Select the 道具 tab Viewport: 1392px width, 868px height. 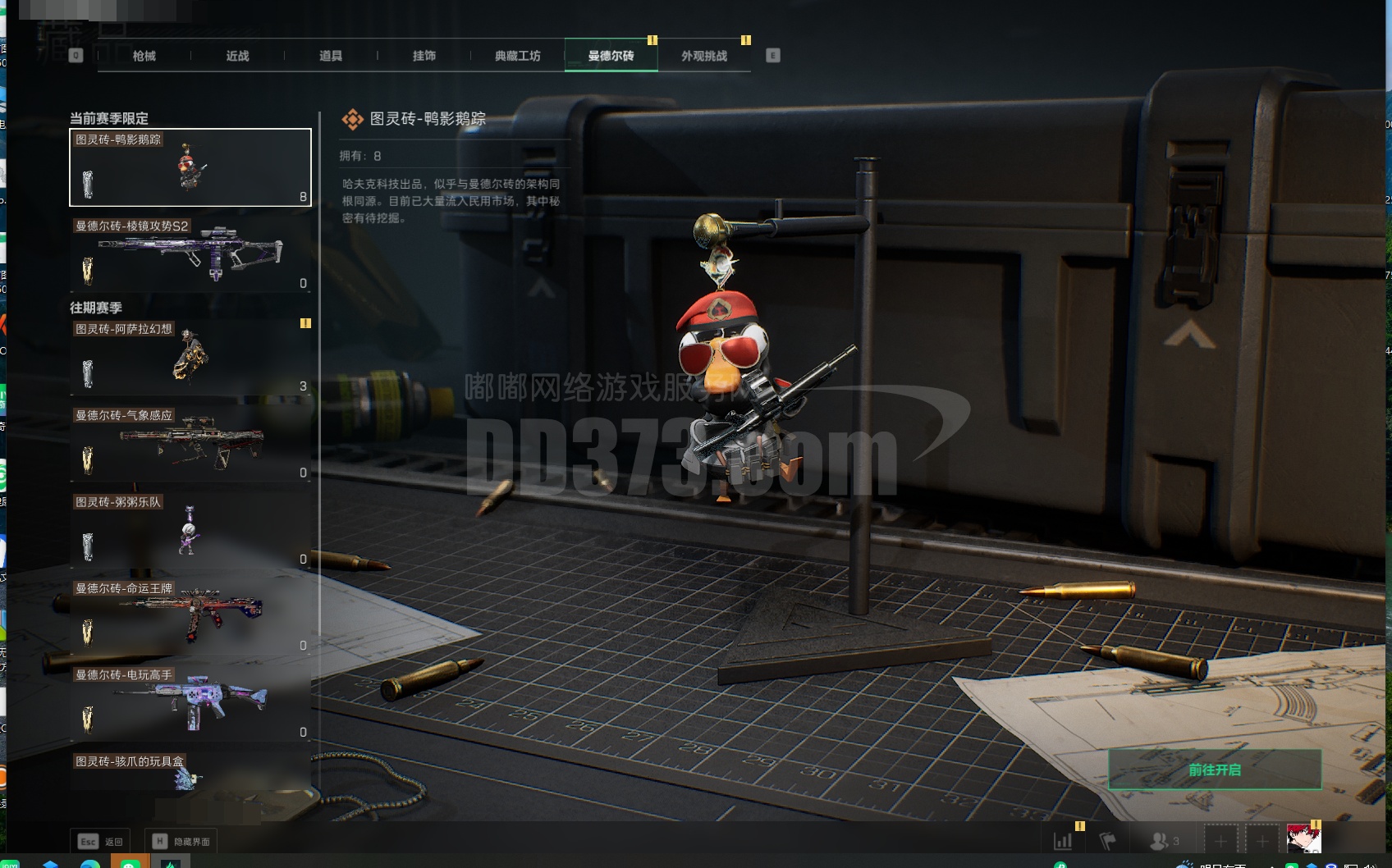tap(331, 56)
